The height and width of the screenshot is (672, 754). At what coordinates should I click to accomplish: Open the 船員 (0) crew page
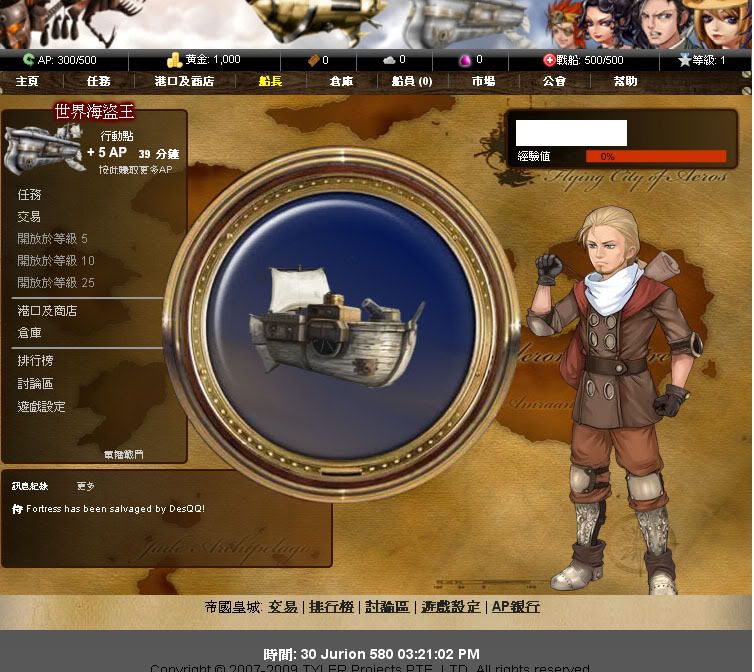[412, 81]
